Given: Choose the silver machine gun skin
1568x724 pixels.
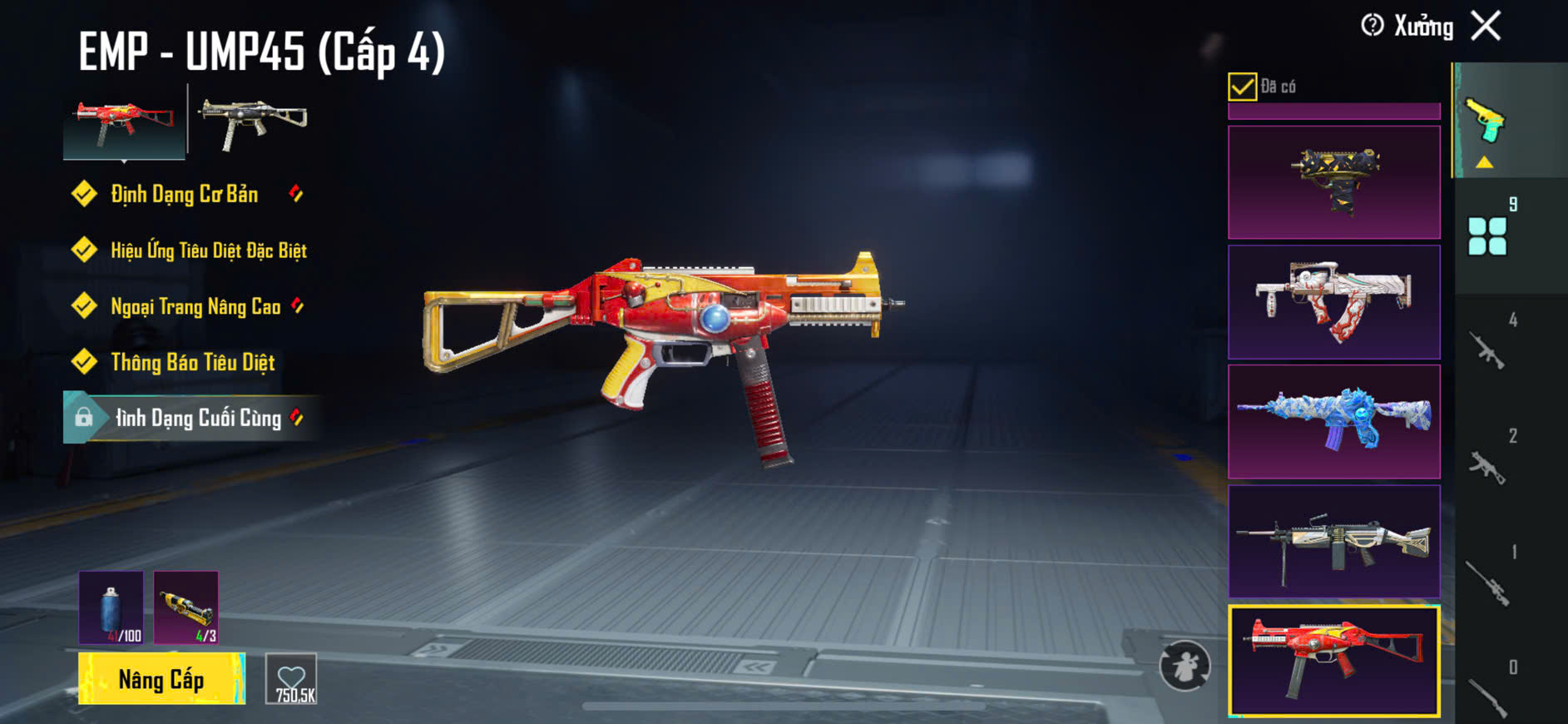Looking at the screenshot, I should click(x=1333, y=542).
